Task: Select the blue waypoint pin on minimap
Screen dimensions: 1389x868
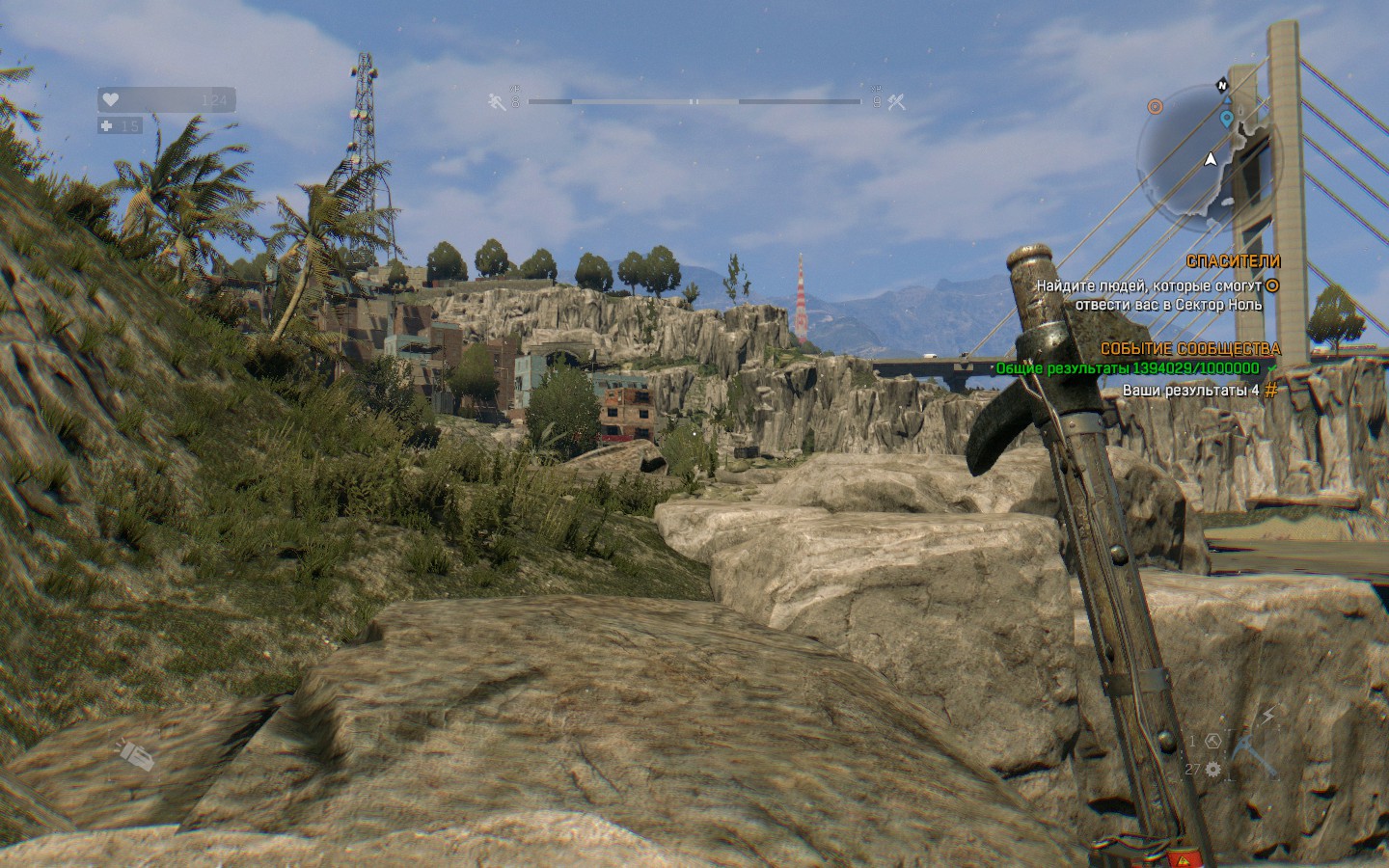Action: coord(1226,120)
